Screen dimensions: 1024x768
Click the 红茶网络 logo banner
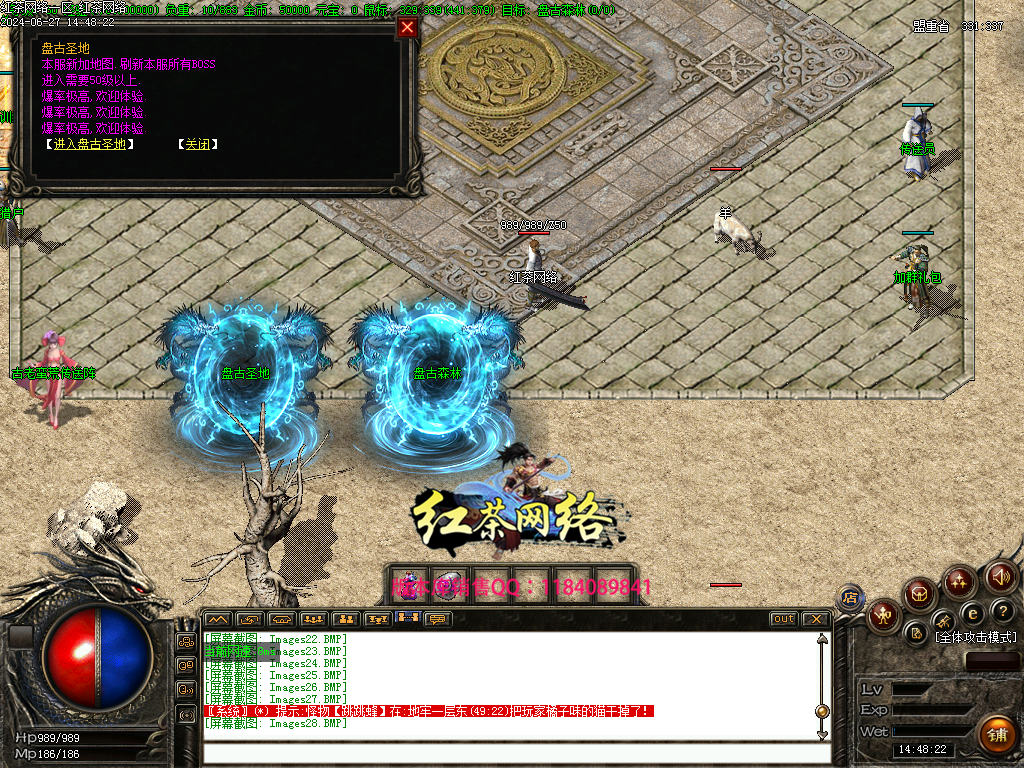click(x=510, y=517)
